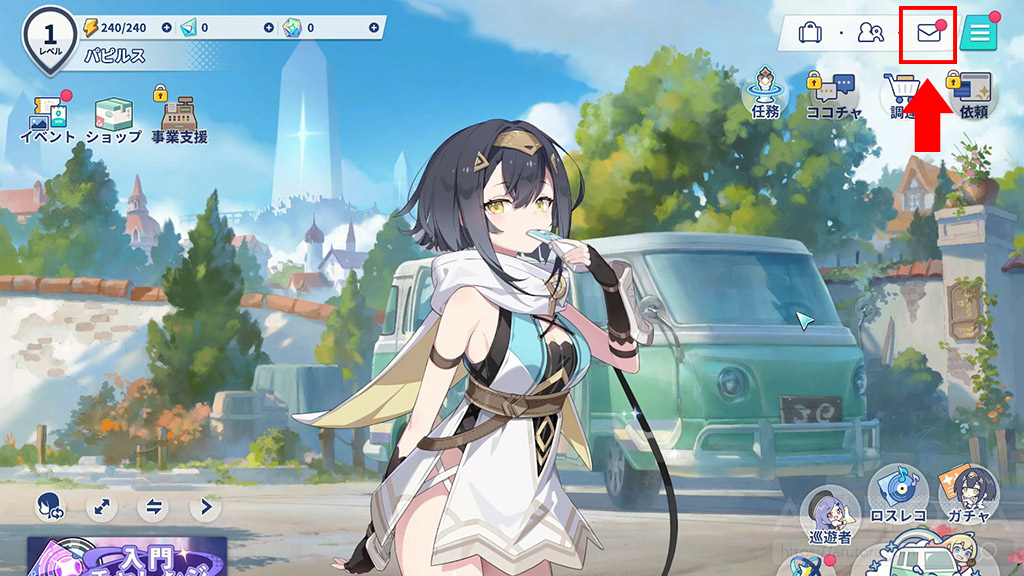Click the right chevron round button
Viewport: 1024px width, 576px height.
(206, 507)
